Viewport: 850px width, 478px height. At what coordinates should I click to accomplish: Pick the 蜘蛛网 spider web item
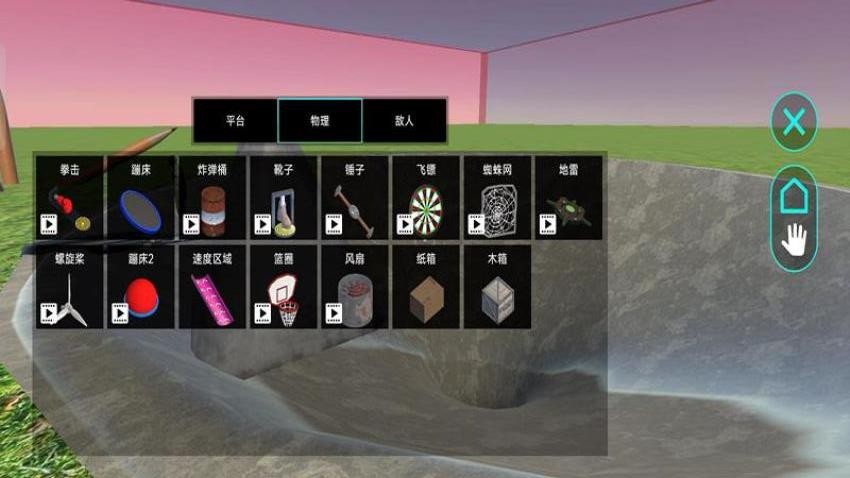pyautogui.click(x=497, y=198)
